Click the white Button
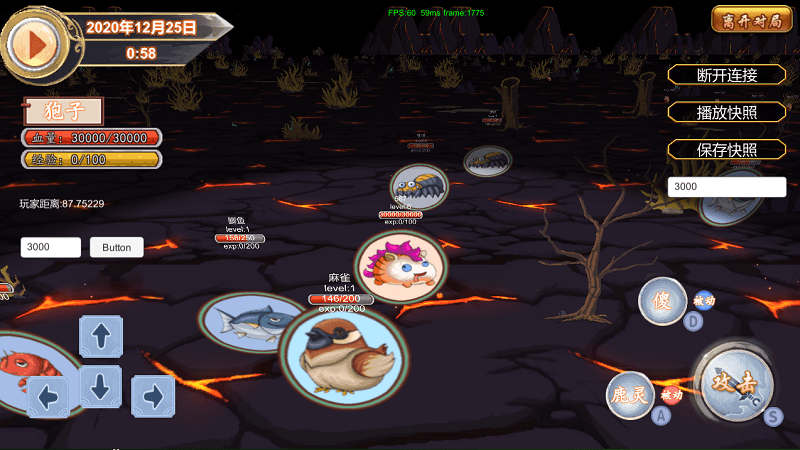 (117, 247)
